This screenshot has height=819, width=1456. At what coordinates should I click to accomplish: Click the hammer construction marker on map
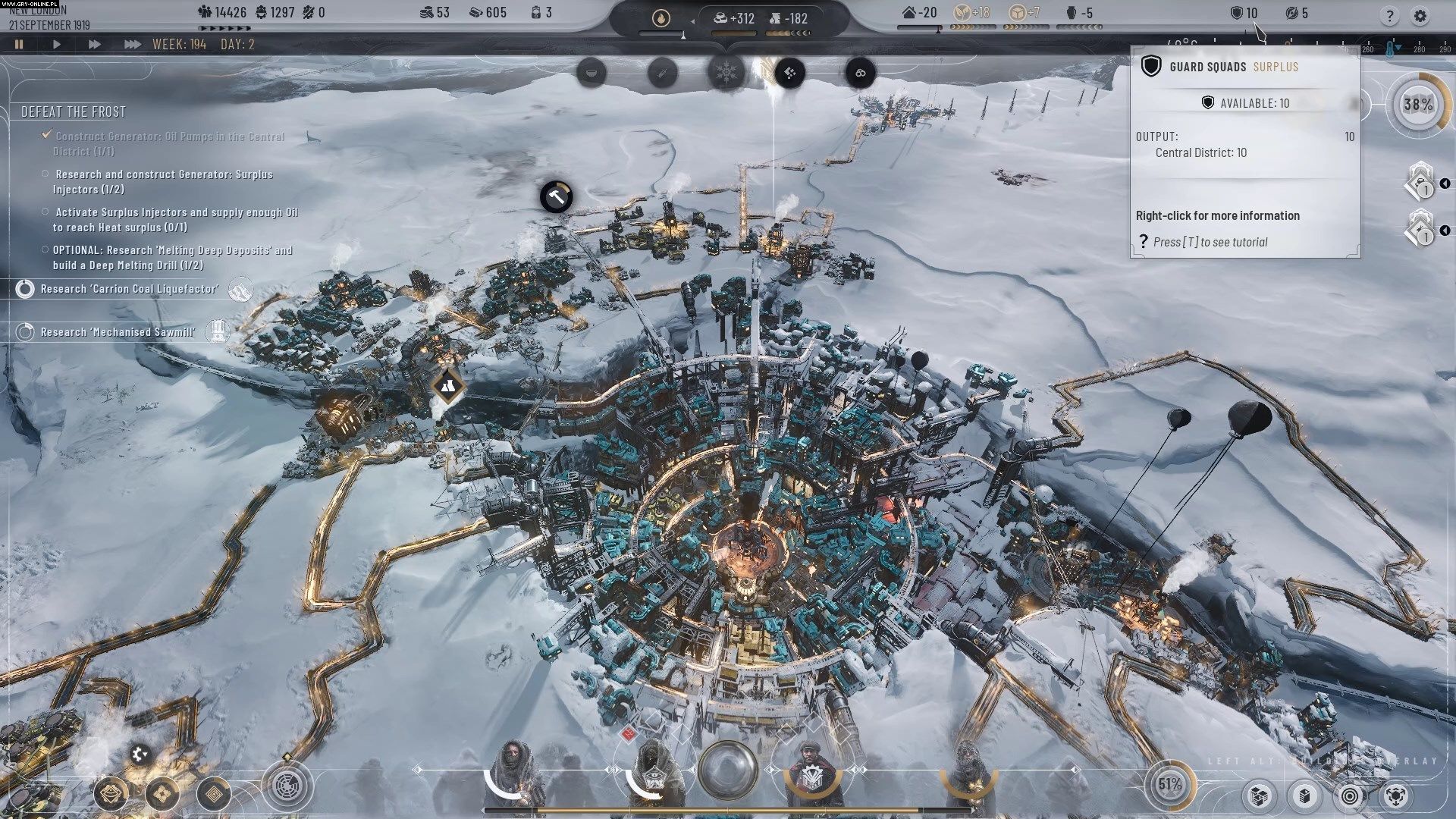click(x=556, y=197)
